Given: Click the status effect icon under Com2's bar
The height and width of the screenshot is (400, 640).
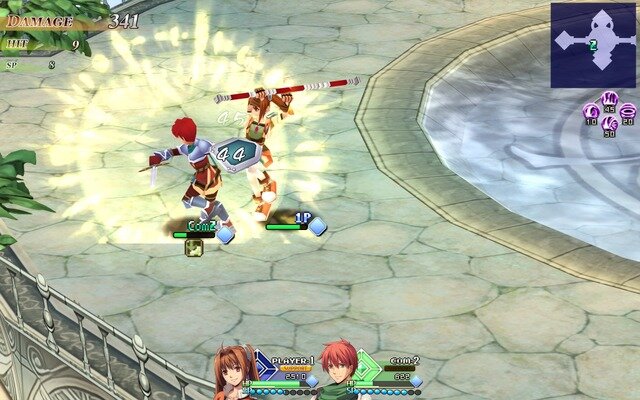Looking at the screenshot, I should tap(194, 247).
